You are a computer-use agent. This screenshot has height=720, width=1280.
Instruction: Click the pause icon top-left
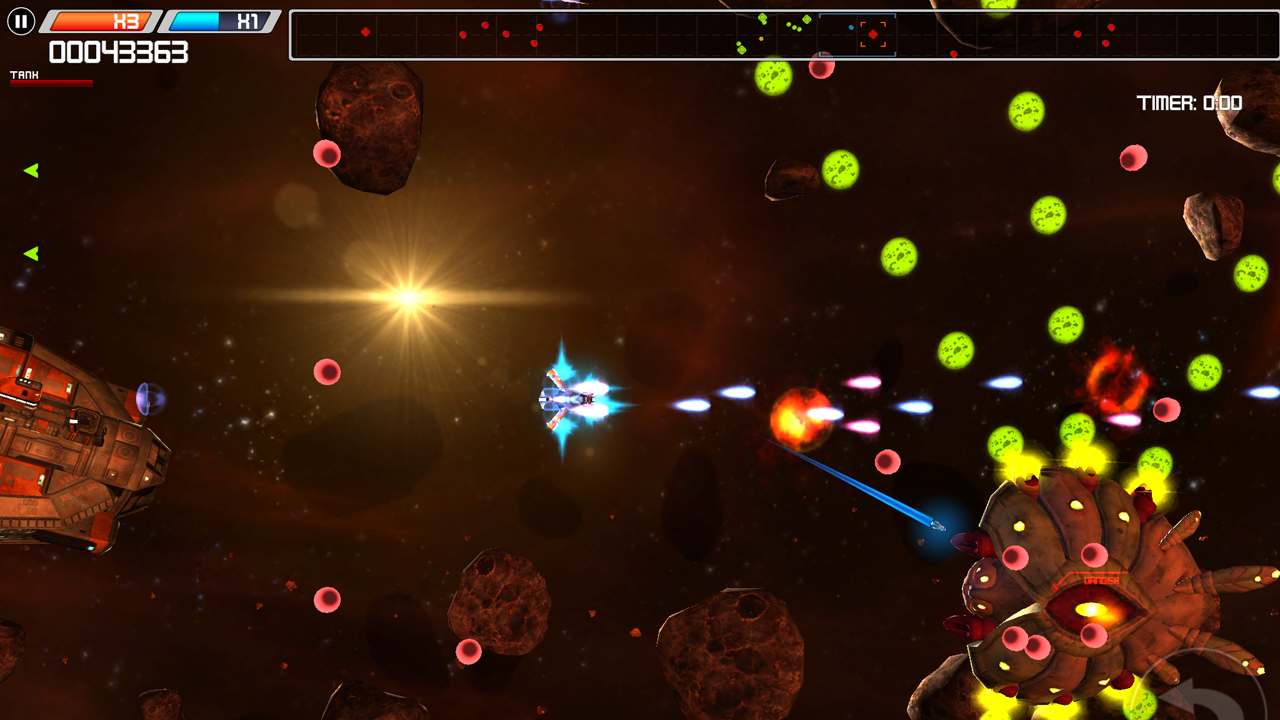pyautogui.click(x=20, y=21)
